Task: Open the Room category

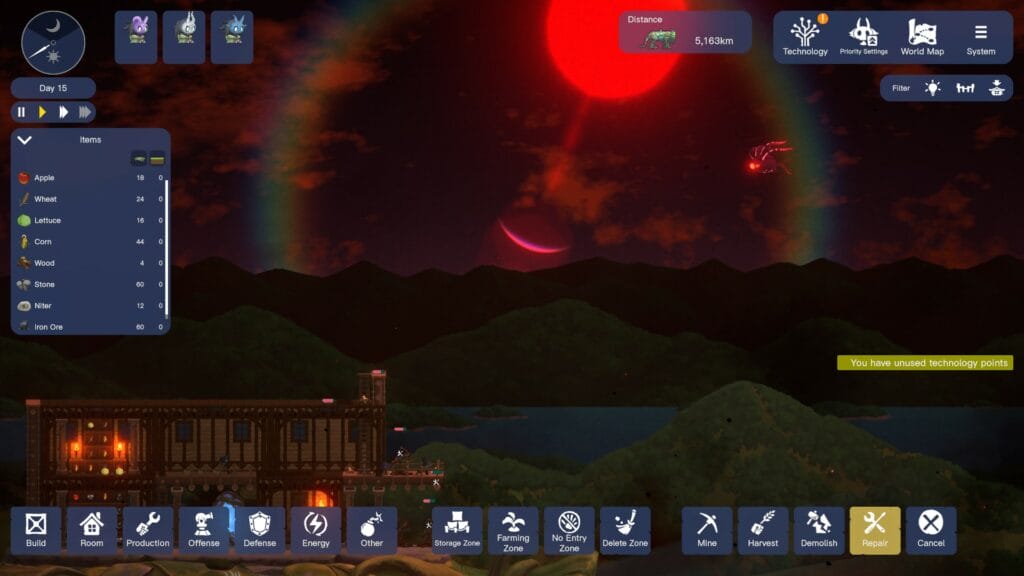Action: (x=92, y=530)
